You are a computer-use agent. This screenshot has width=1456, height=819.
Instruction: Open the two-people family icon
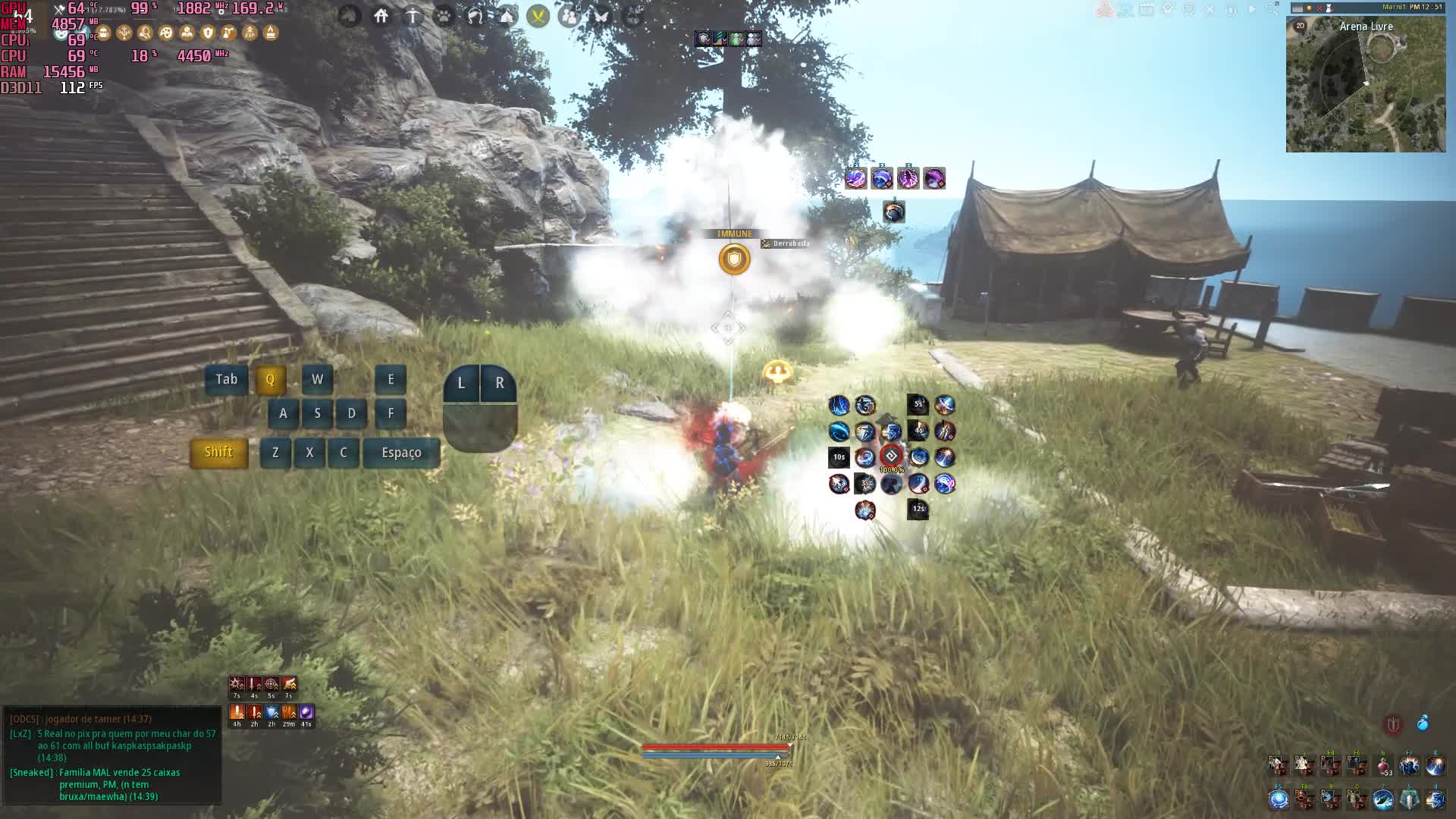click(570, 15)
